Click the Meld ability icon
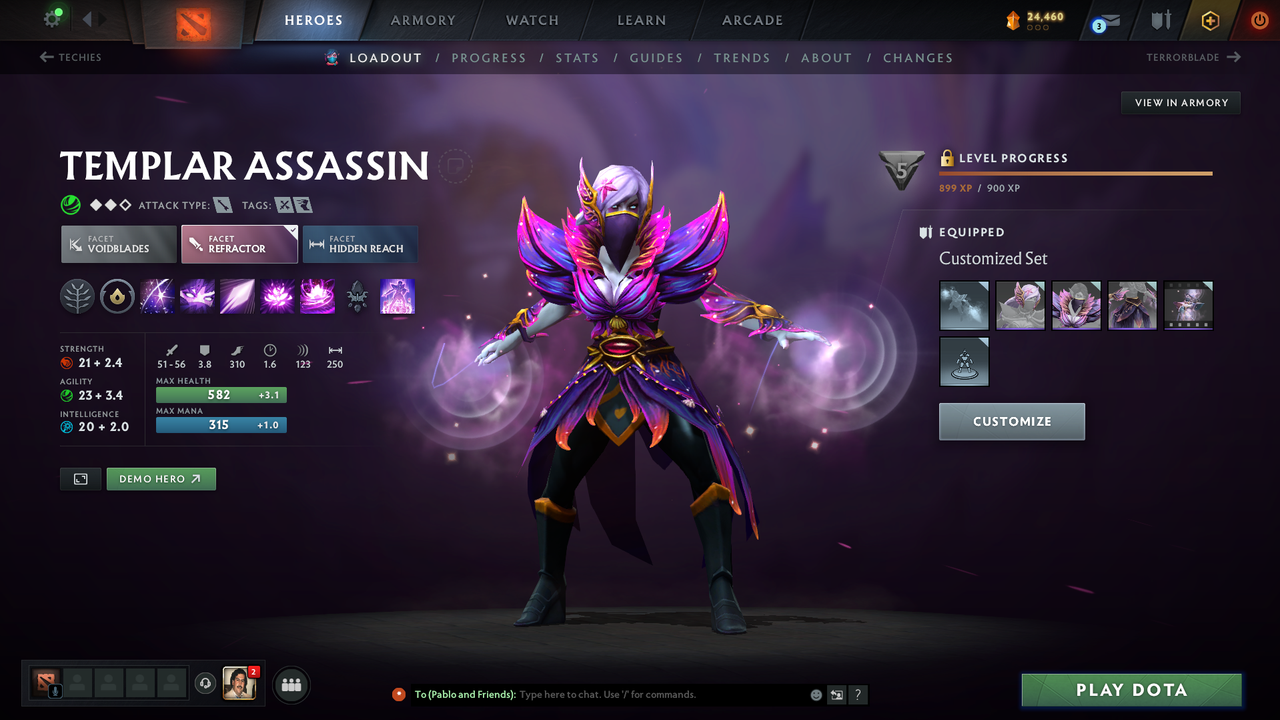 197,296
